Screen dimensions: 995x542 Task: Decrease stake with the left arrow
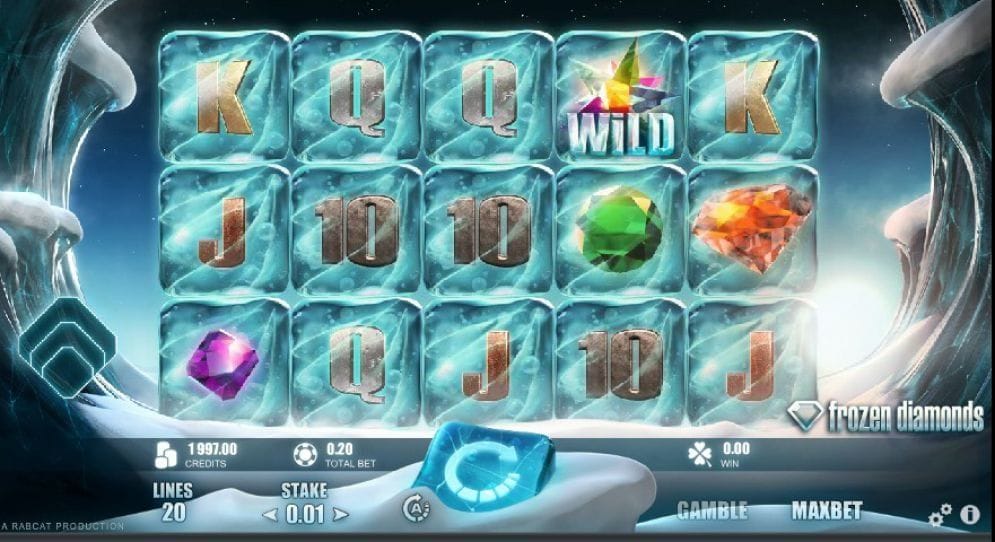(x=268, y=515)
